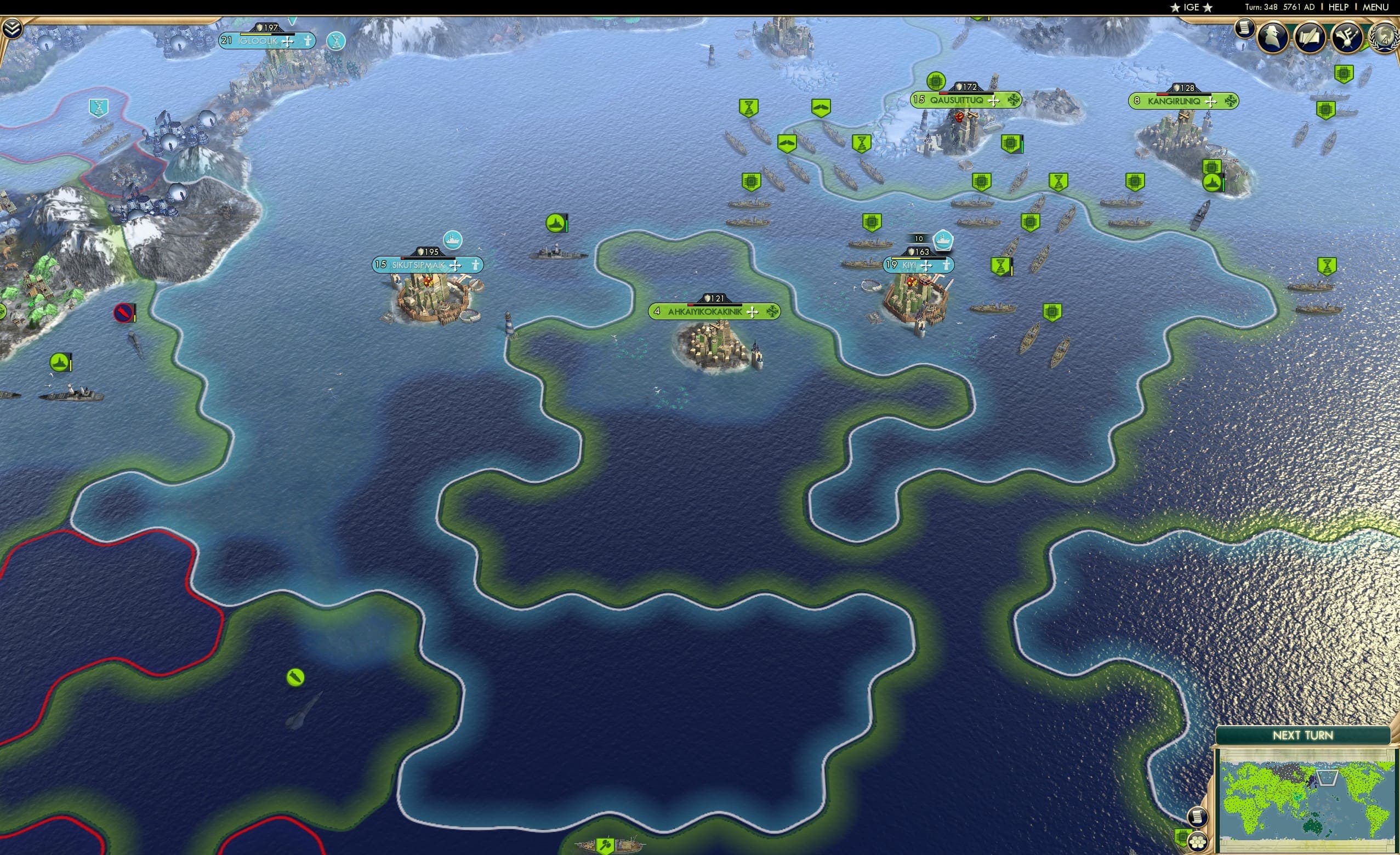Viewport: 1400px width, 855px height.
Task: Open the Social Policies scroll-and-quill icon
Action: pyautogui.click(x=1310, y=38)
